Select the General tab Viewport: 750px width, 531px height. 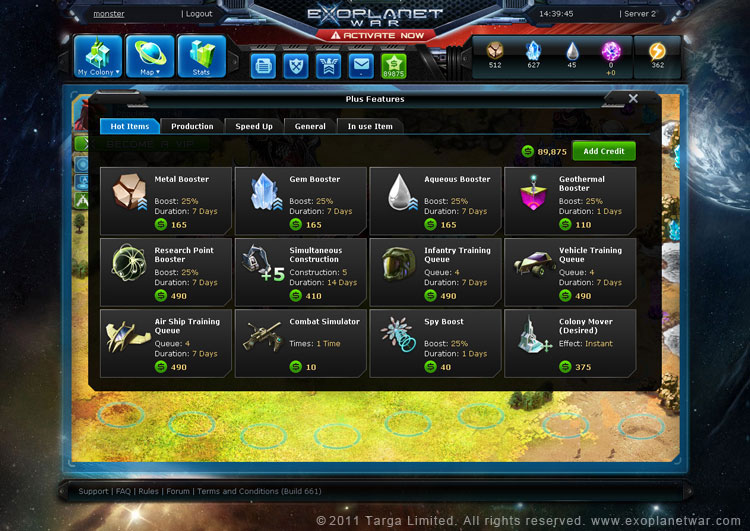(310, 127)
